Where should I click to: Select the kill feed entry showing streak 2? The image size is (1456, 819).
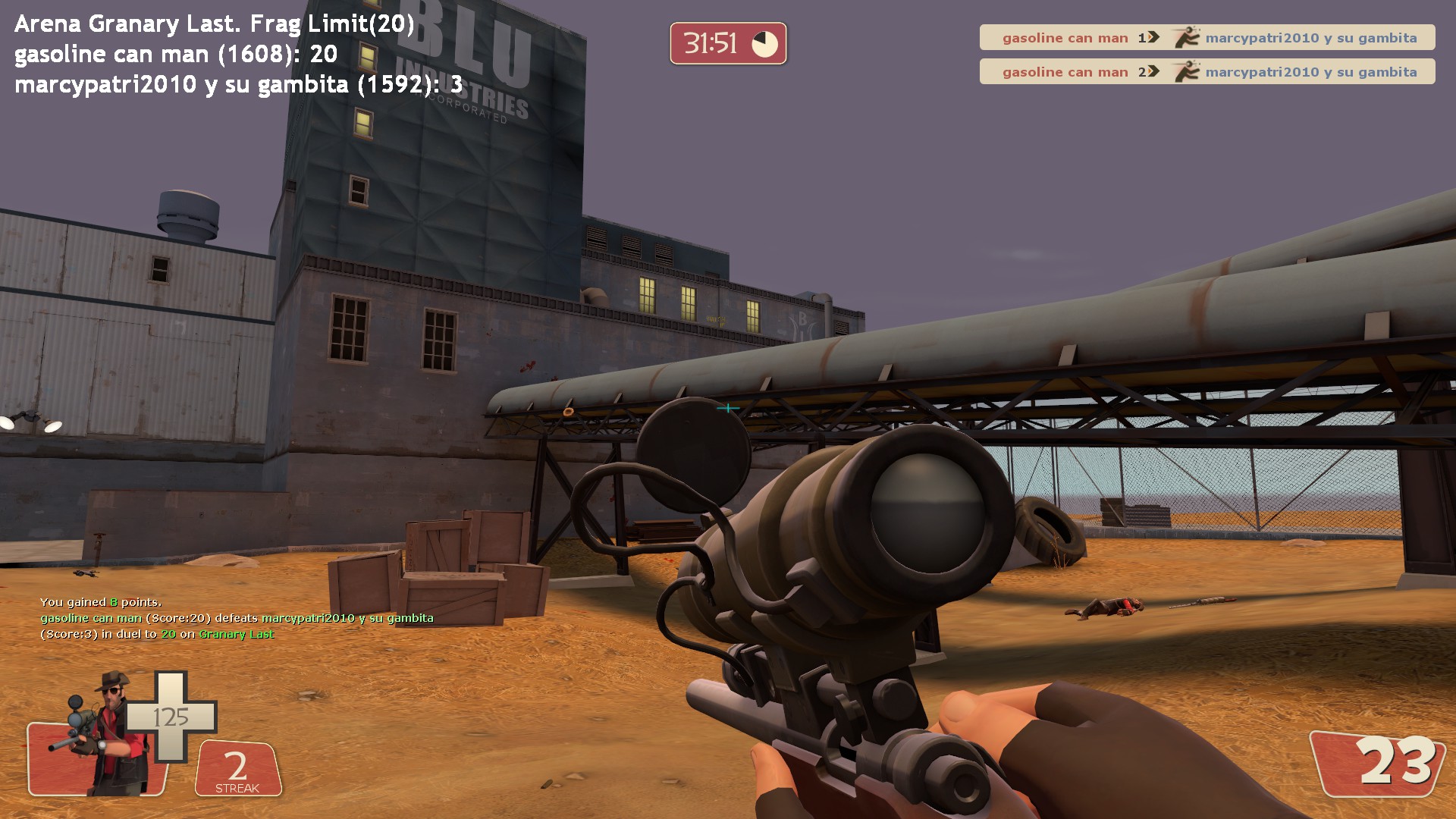pyautogui.click(x=1207, y=72)
